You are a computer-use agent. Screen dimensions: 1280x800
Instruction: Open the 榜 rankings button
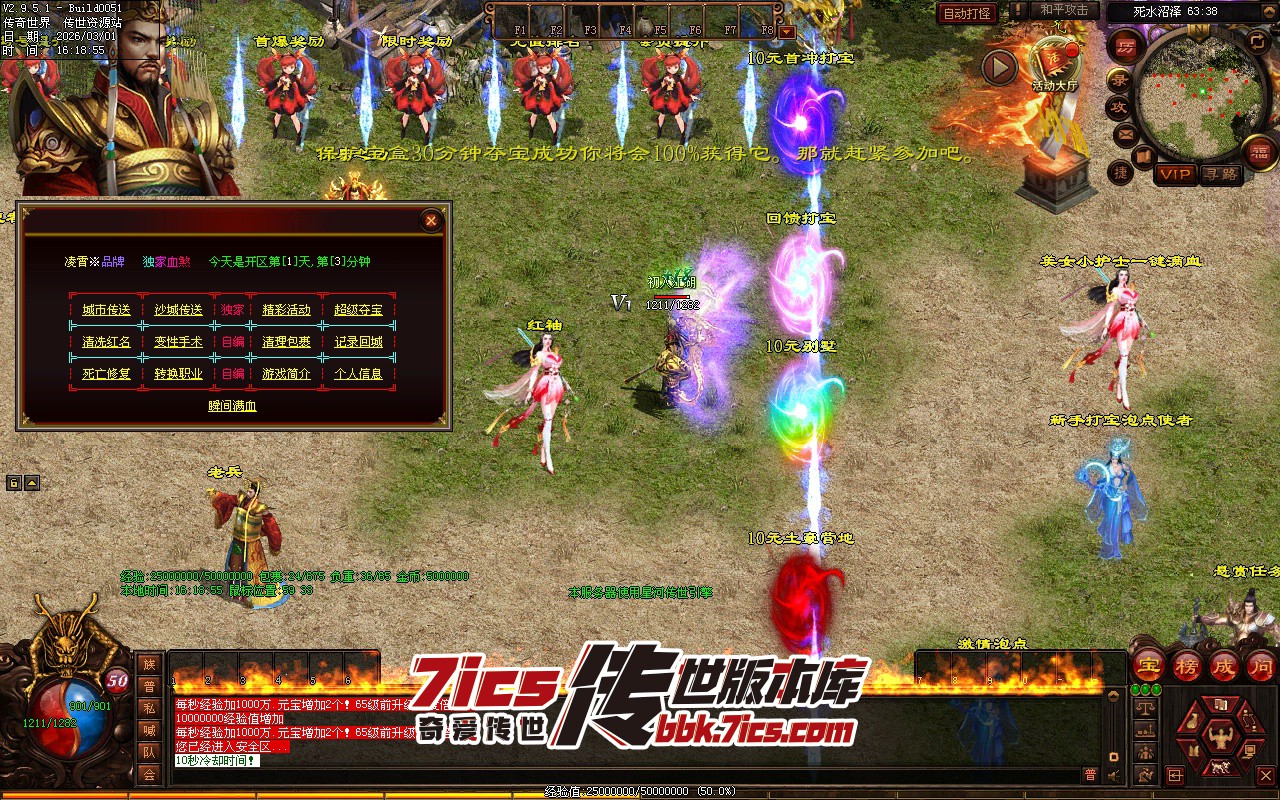(1186, 665)
